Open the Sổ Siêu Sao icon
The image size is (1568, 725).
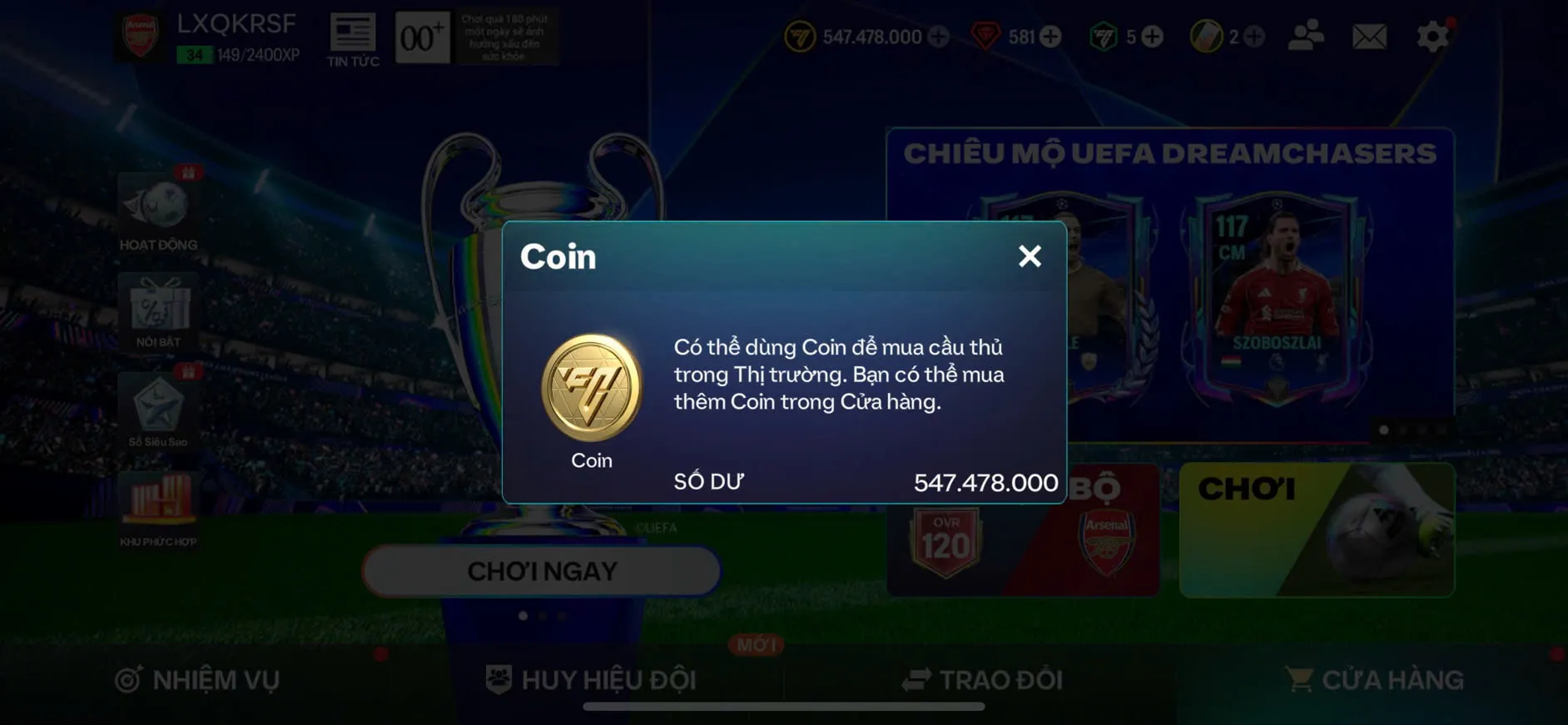coord(158,408)
